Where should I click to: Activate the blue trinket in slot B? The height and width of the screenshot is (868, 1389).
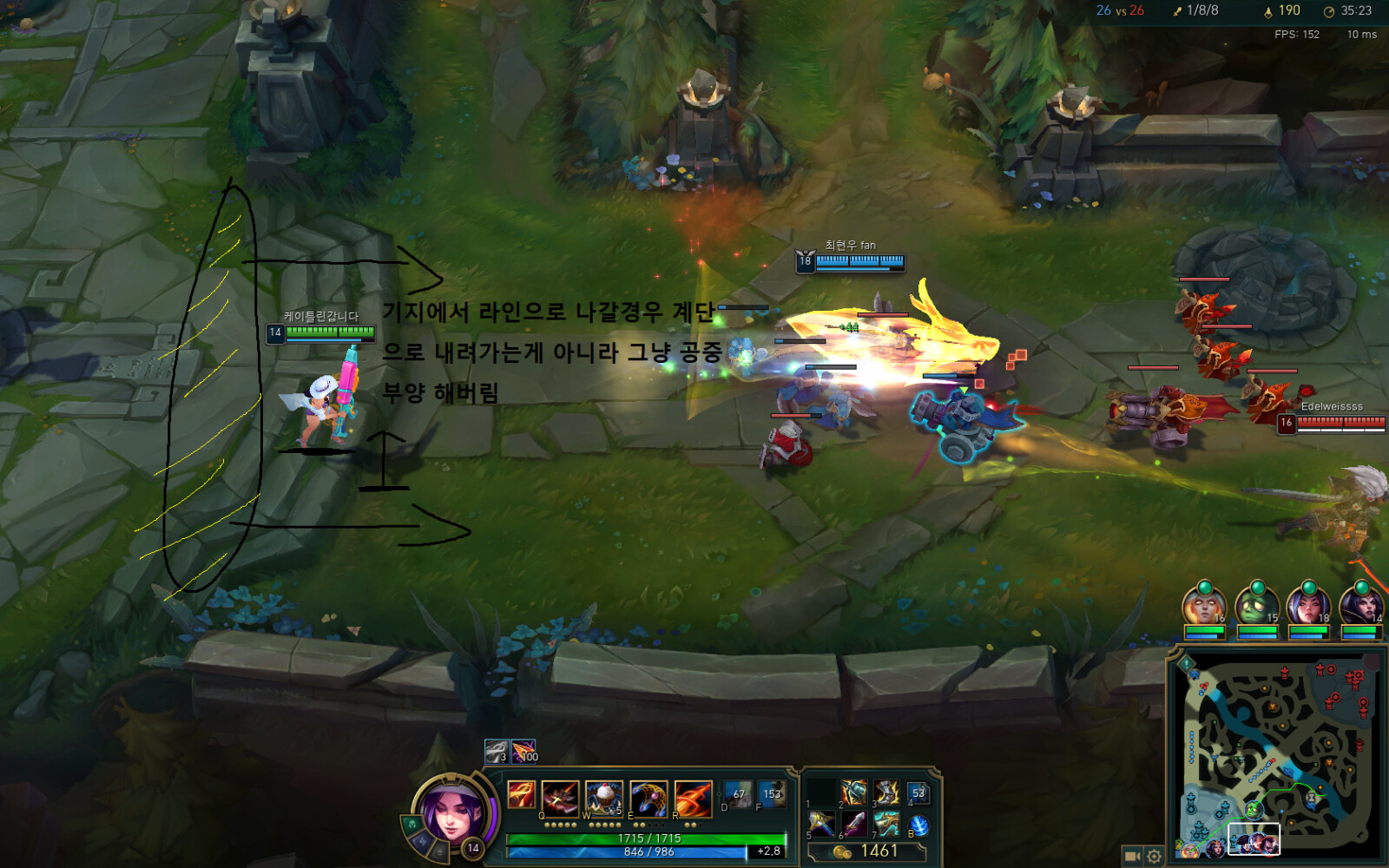tap(920, 825)
